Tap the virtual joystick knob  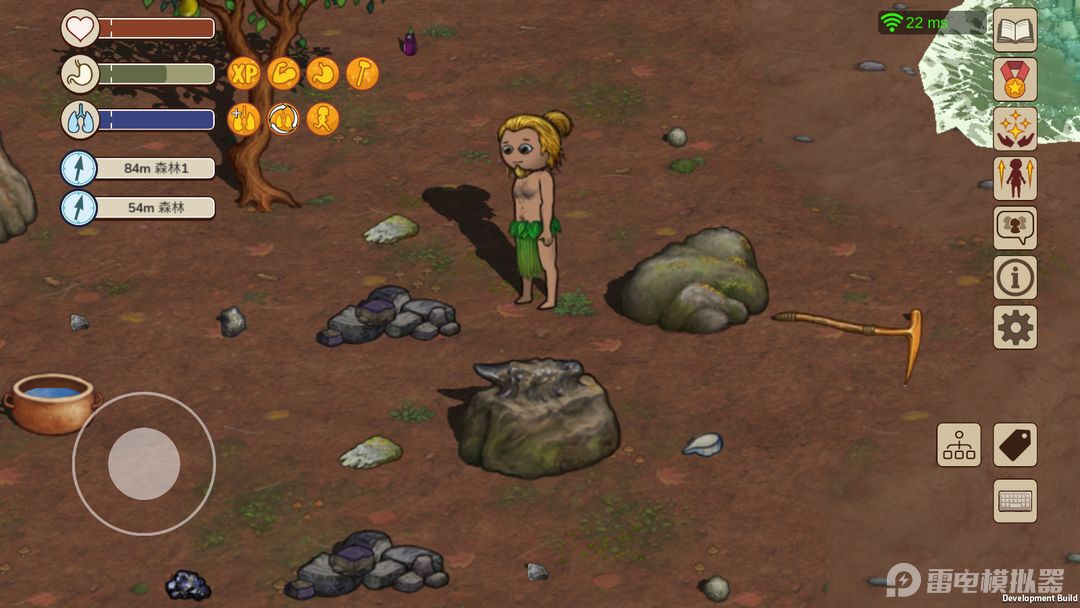coord(144,464)
